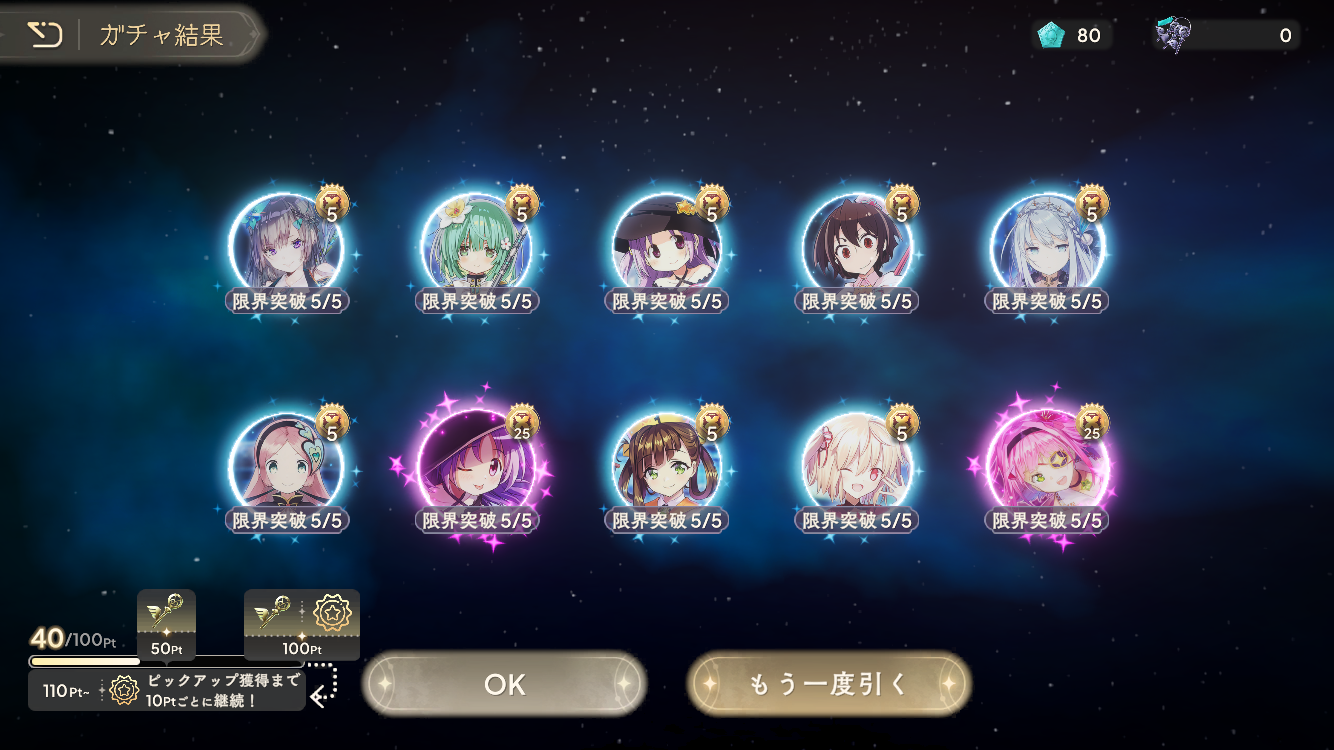Select the winking blonde girl portrait

856,466
